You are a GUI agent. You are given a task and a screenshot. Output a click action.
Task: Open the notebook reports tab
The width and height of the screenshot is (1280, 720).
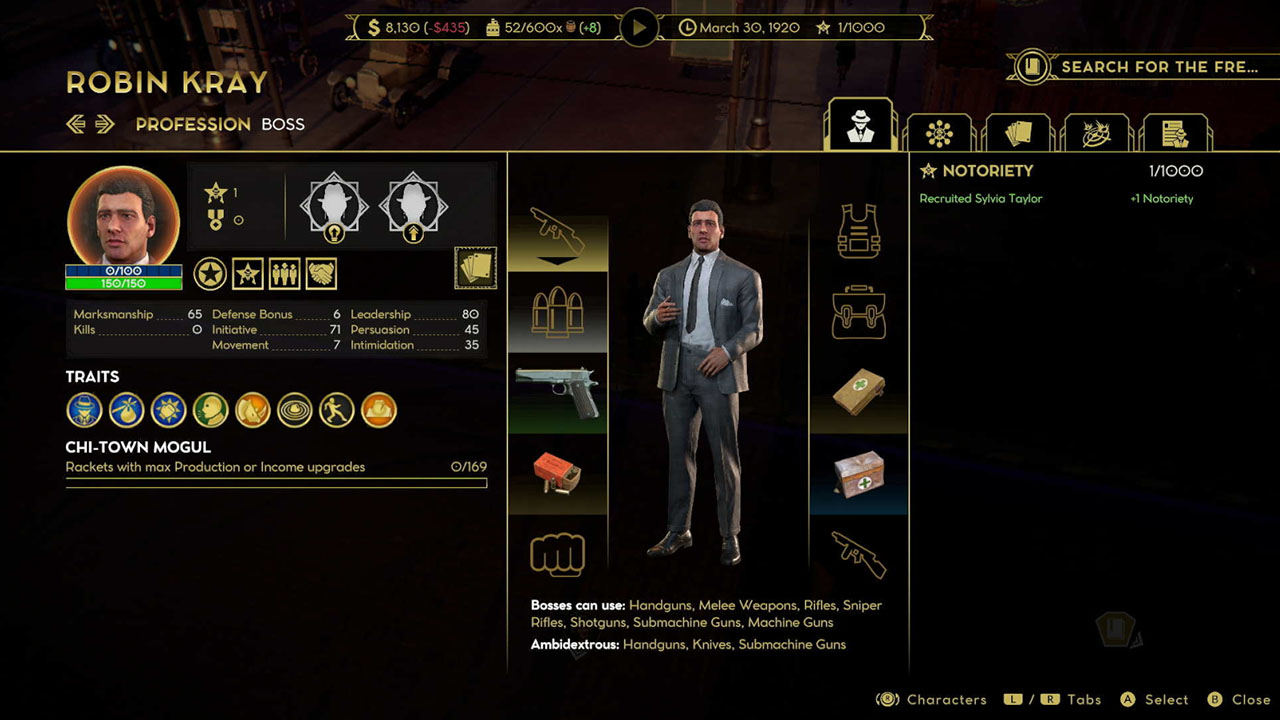click(1175, 130)
